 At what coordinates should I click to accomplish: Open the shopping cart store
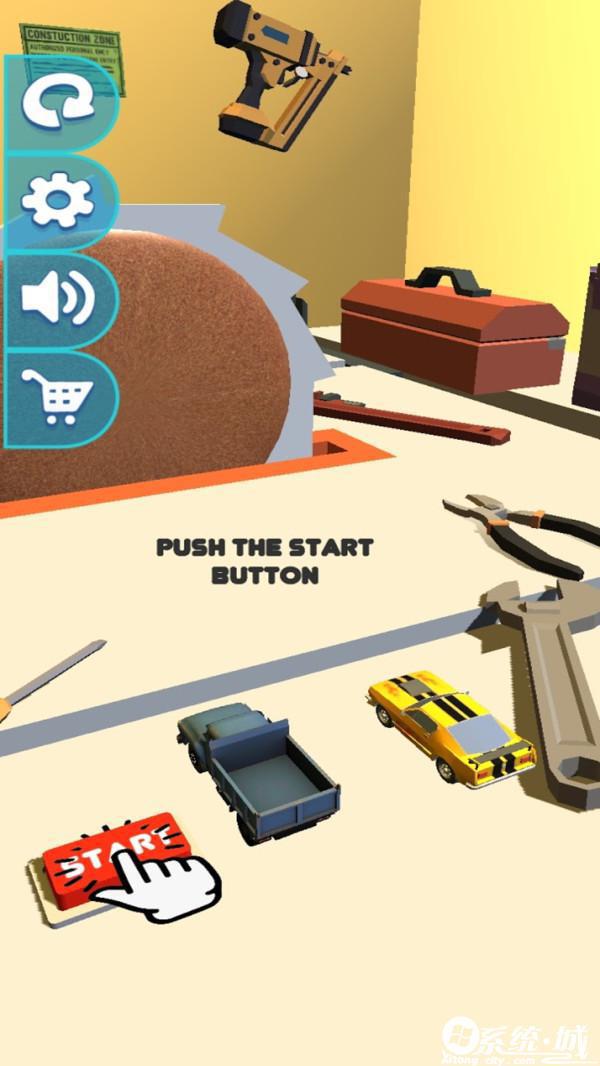coord(57,396)
